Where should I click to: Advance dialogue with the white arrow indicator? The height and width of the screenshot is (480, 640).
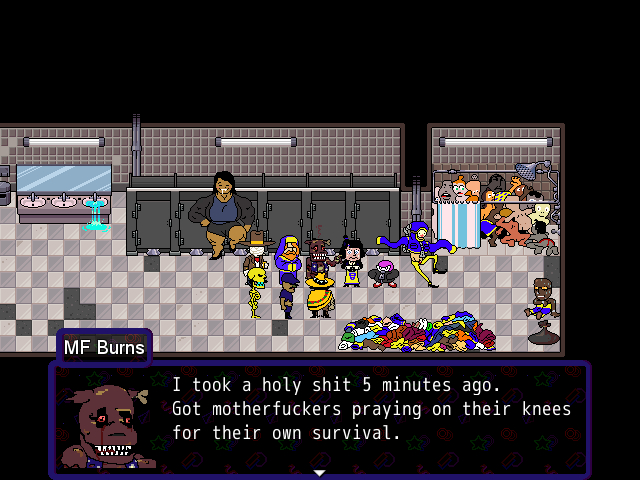pyautogui.click(x=319, y=471)
